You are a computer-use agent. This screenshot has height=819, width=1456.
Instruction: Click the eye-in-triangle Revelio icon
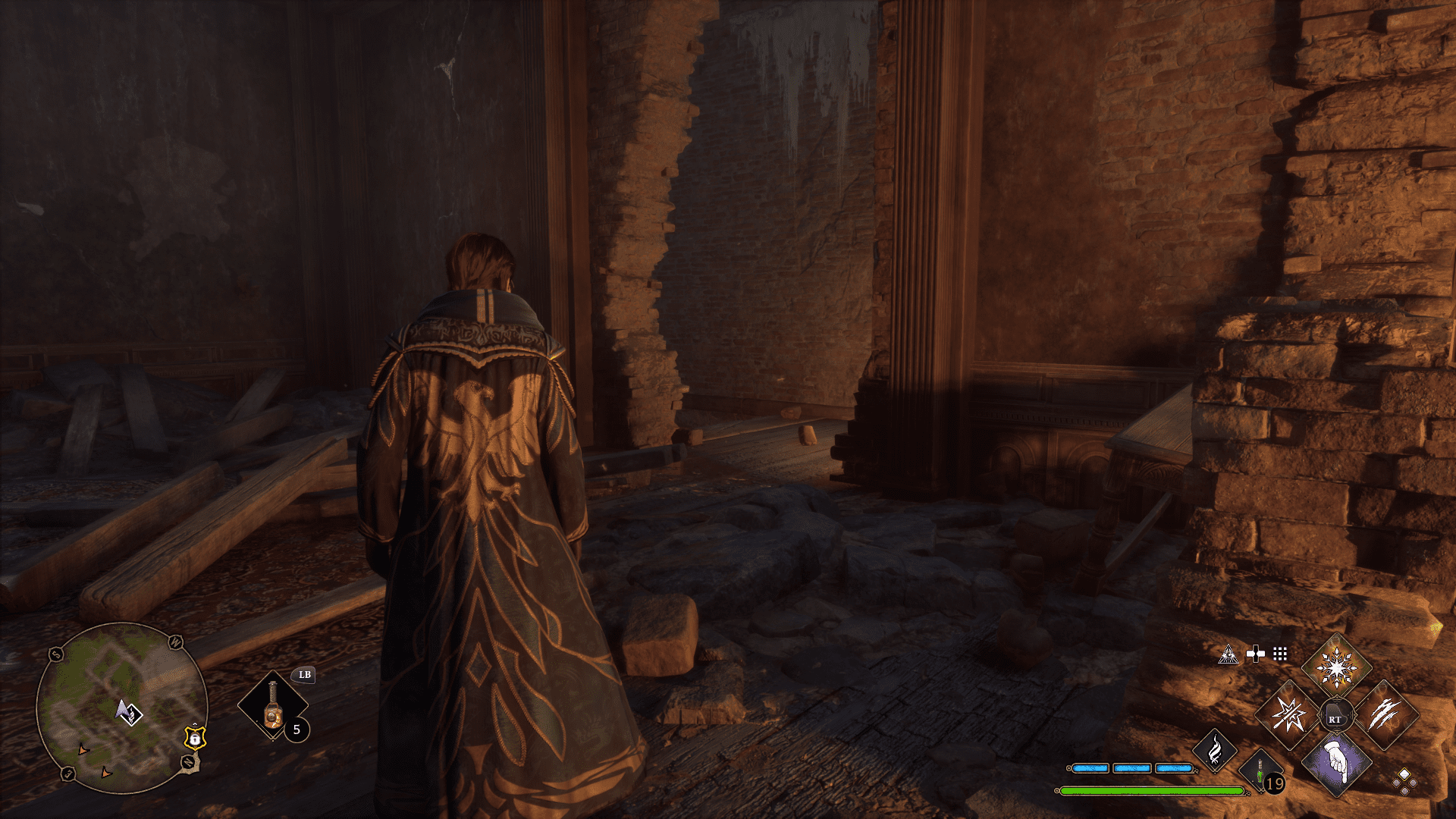coord(1228,654)
